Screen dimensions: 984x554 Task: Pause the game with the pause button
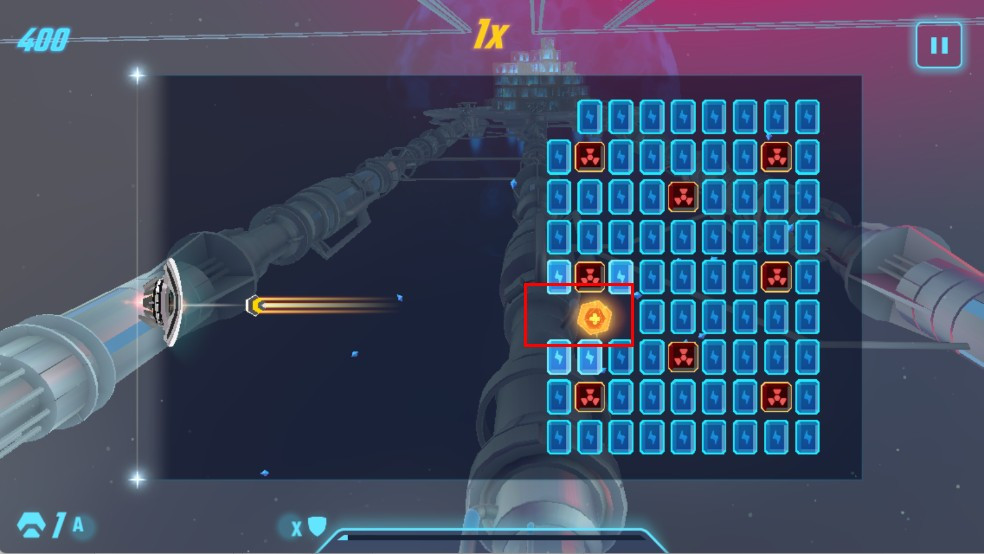click(938, 45)
